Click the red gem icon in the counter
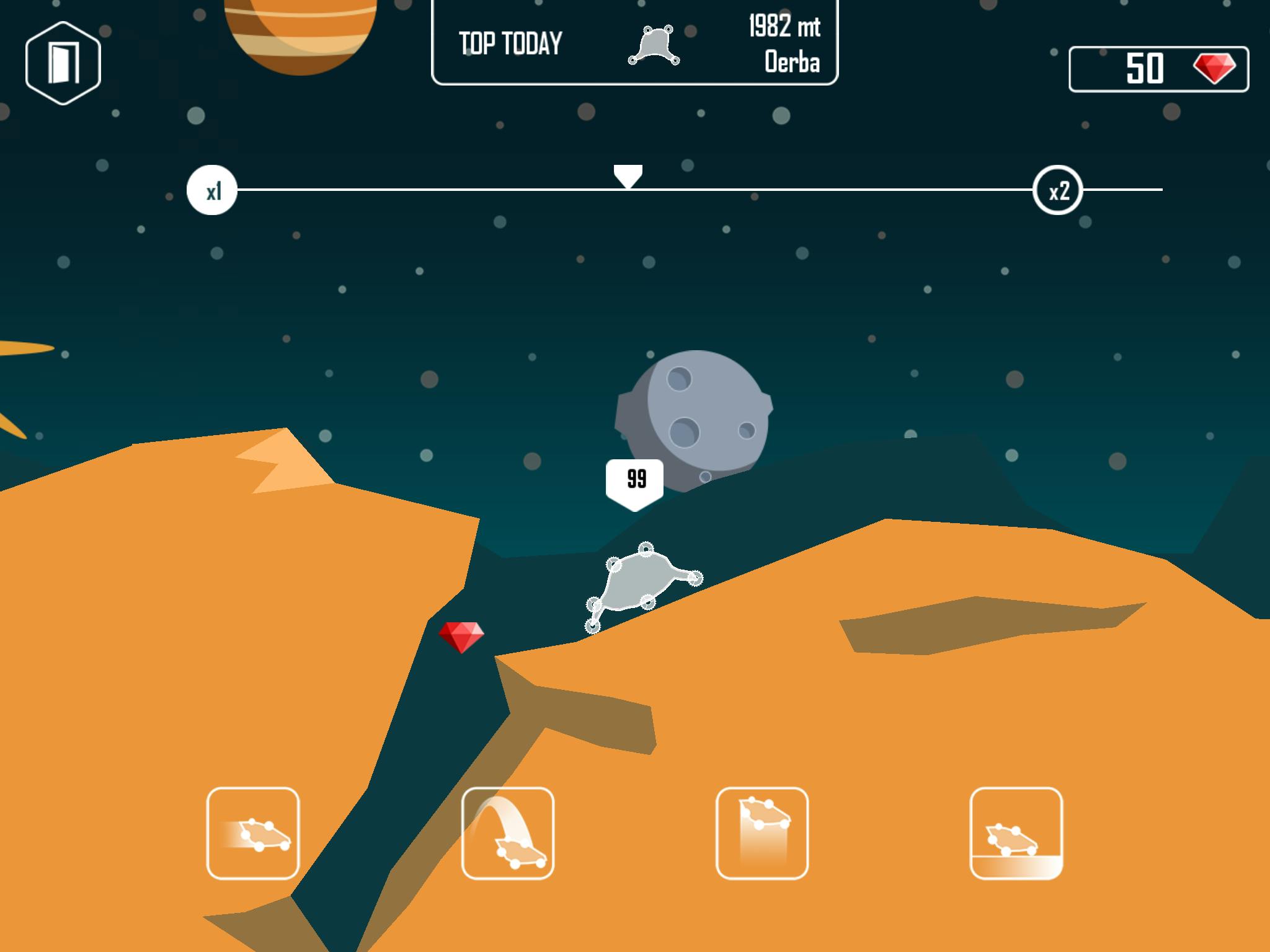Image resolution: width=1270 pixels, height=952 pixels. tap(1216, 70)
